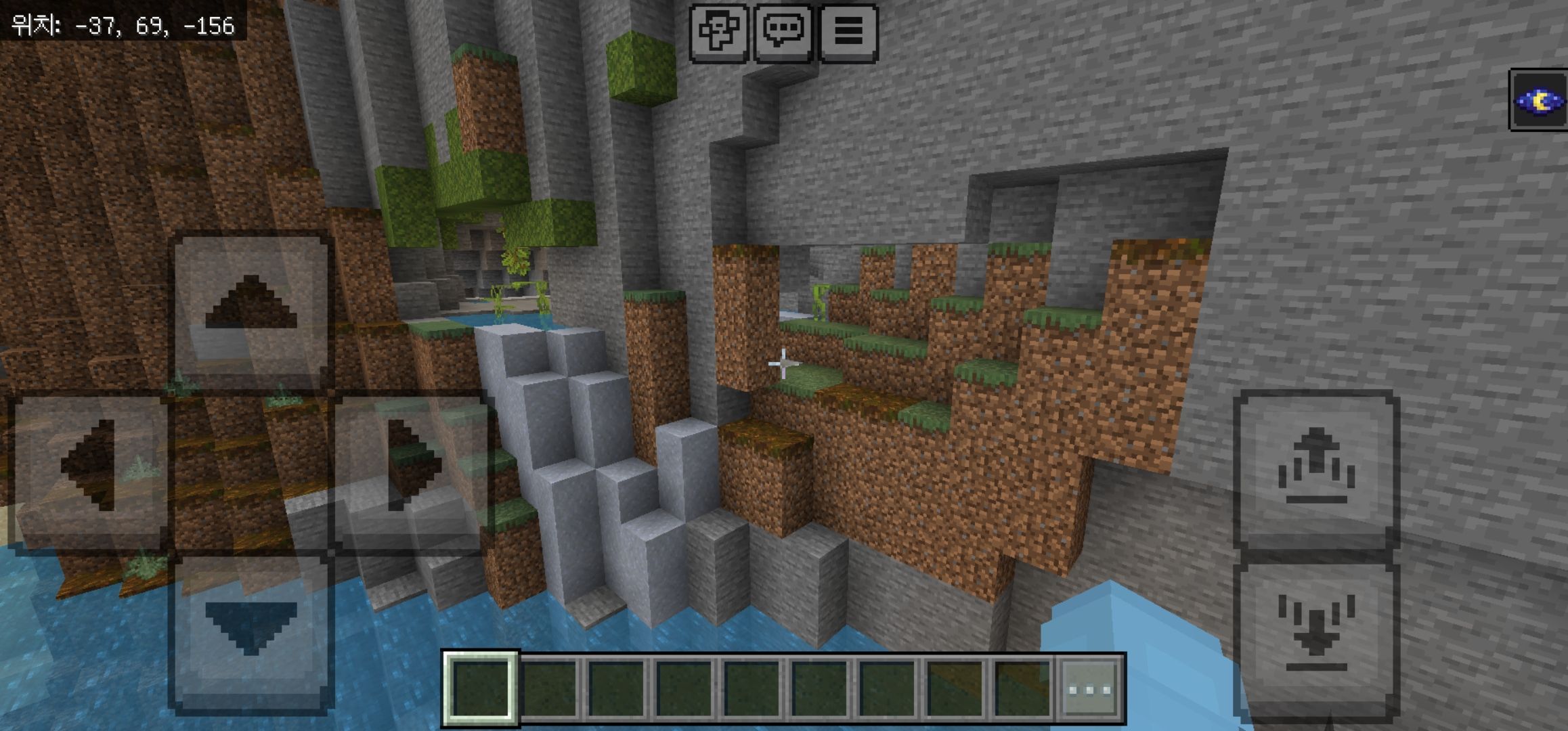Open the chat speech bubble button

[783, 32]
